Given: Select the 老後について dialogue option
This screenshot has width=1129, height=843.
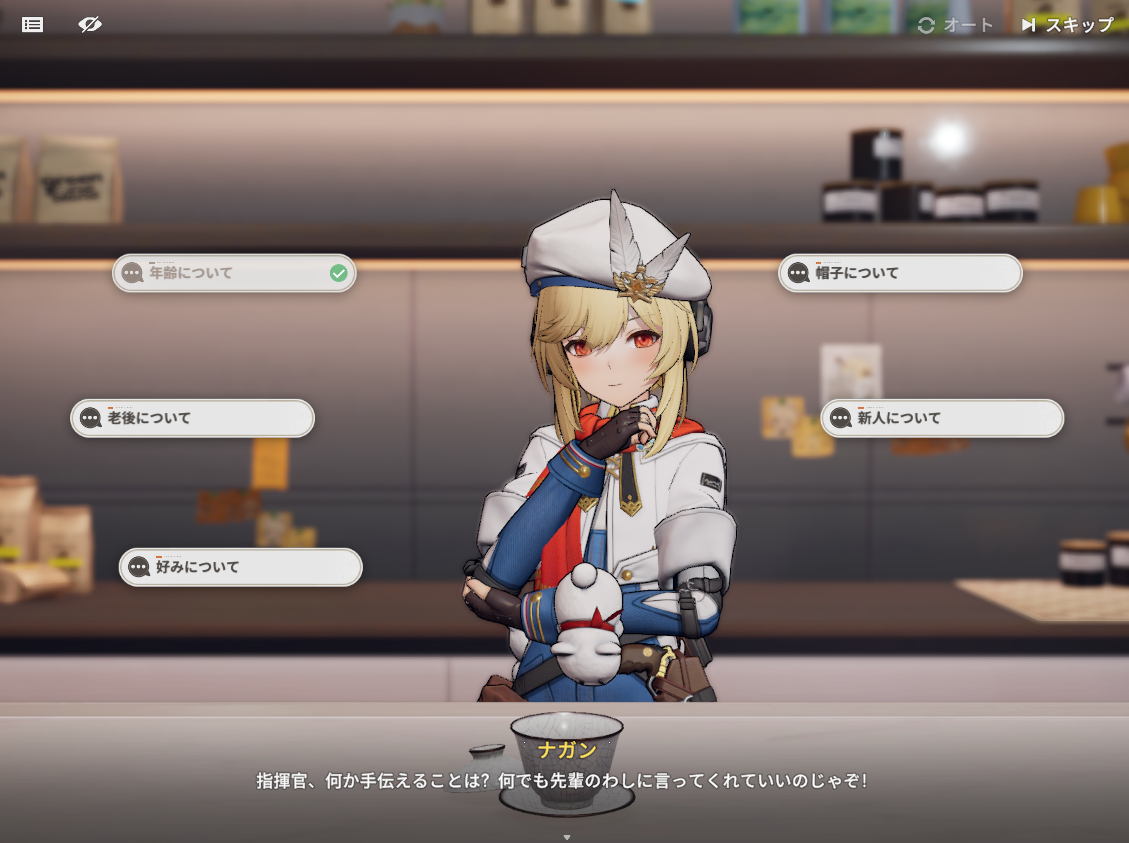Looking at the screenshot, I should [x=192, y=418].
